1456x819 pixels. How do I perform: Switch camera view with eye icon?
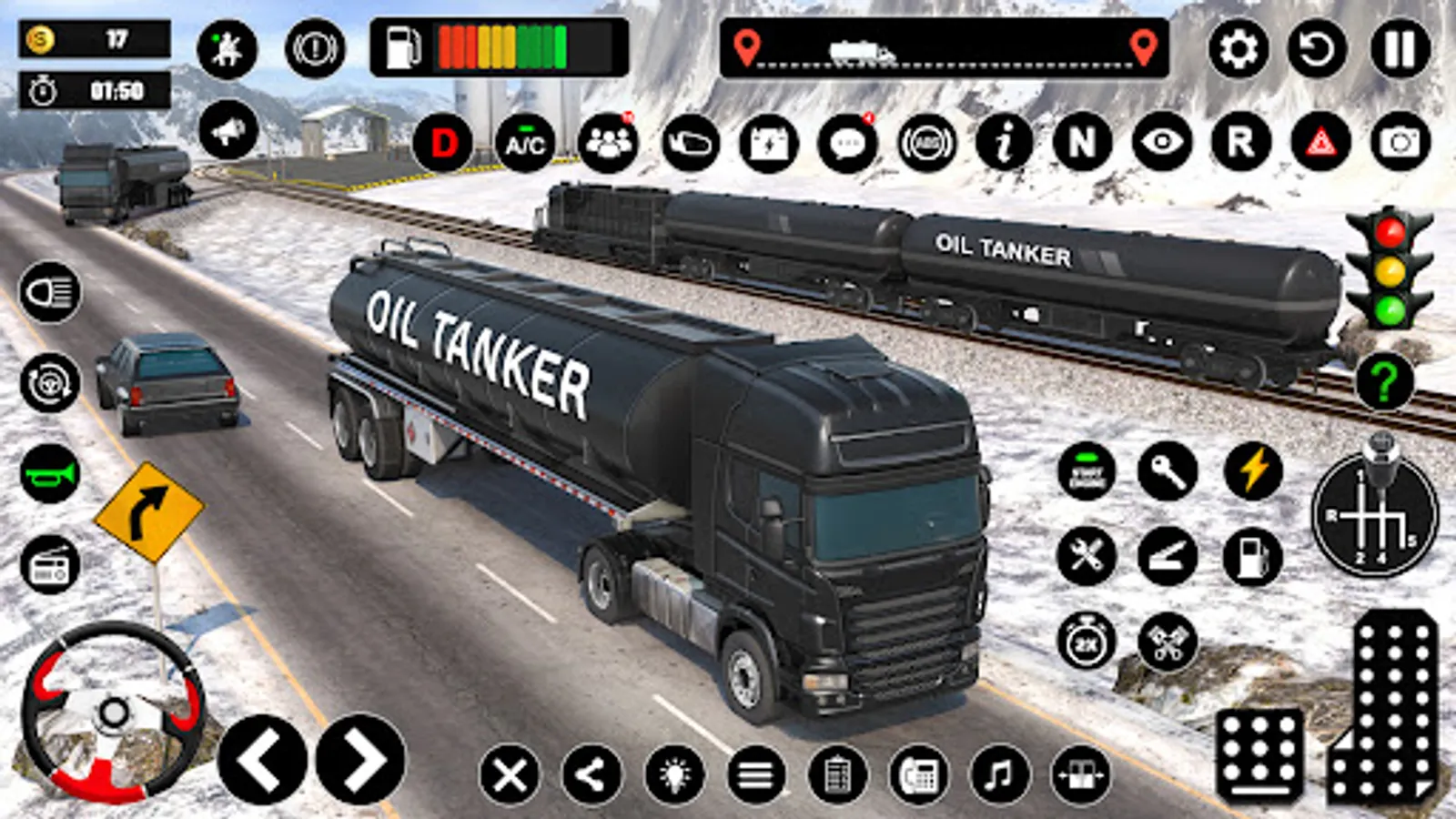1162,143
